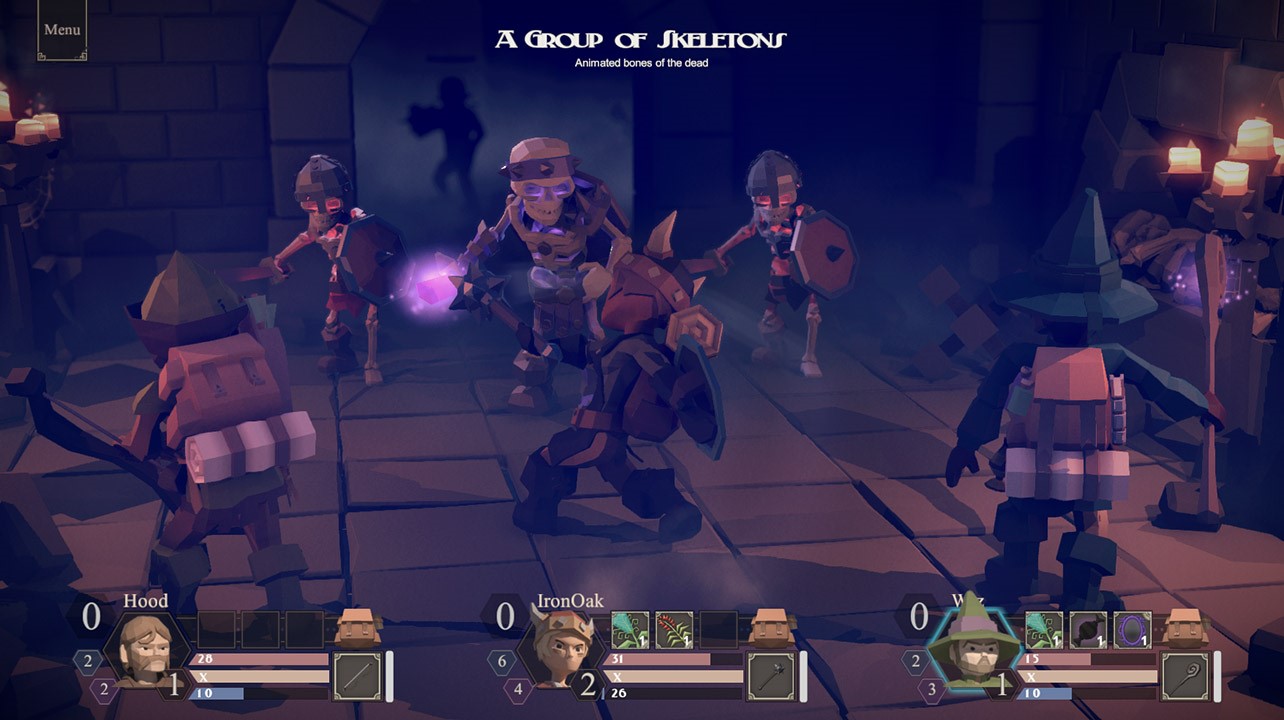
Task: Open the Menu button
Action: [x=62, y=30]
